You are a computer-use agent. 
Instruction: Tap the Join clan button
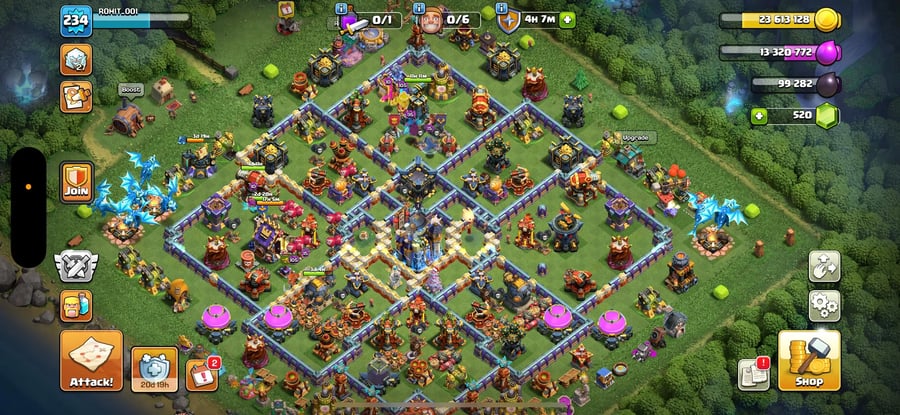click(76, 181)
